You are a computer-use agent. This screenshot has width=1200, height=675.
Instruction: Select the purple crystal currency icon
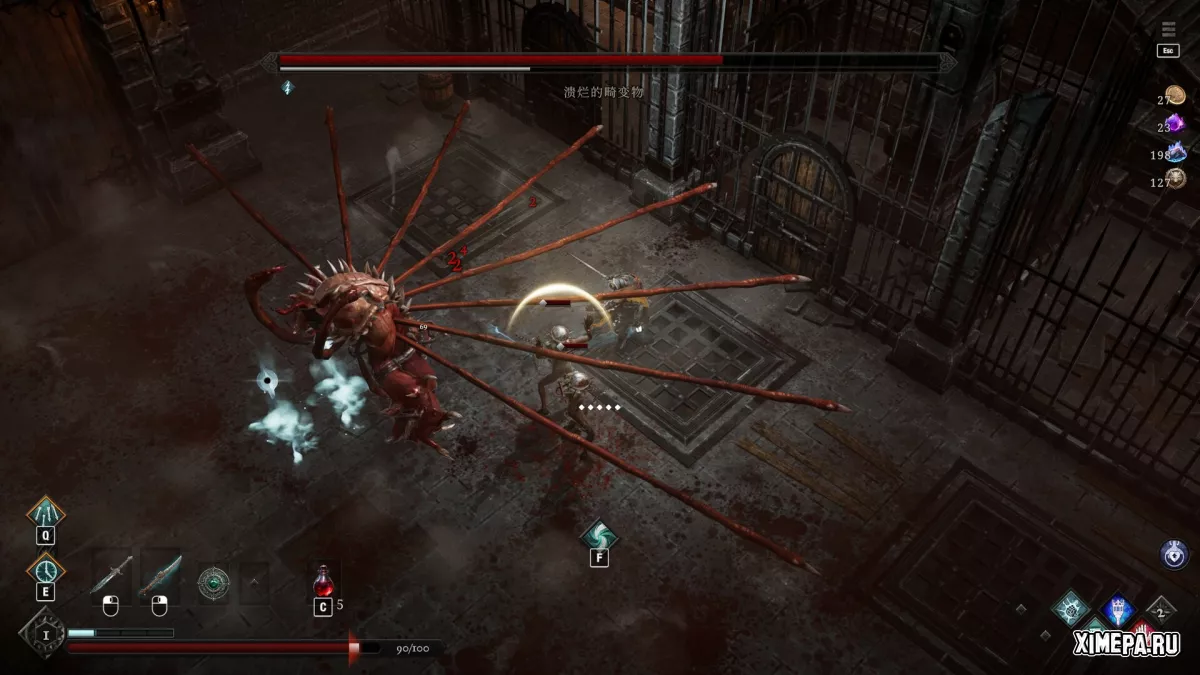pyautogui.click(x=1175, y=124)
